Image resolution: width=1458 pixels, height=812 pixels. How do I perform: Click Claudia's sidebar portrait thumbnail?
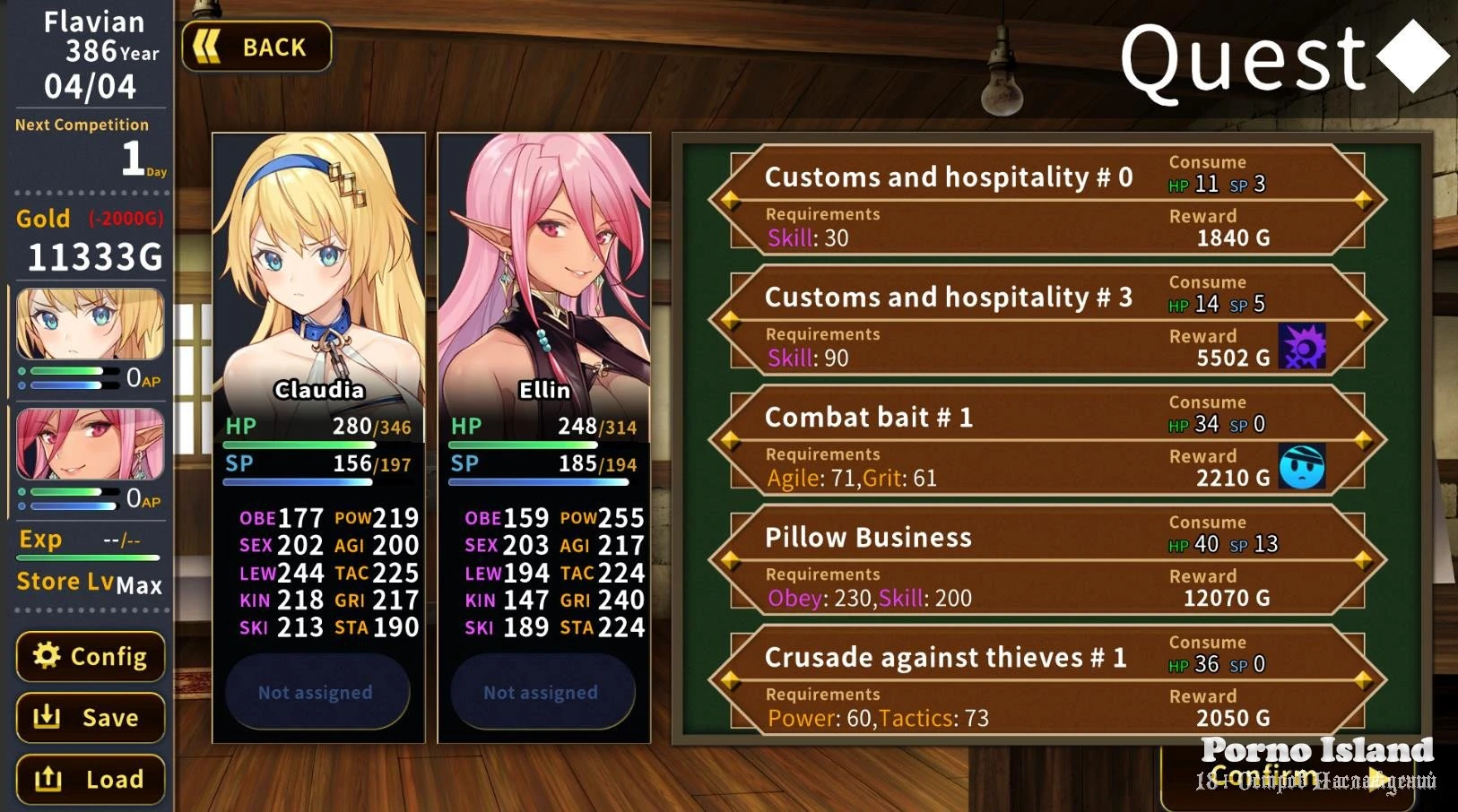(x=91, y=324)
